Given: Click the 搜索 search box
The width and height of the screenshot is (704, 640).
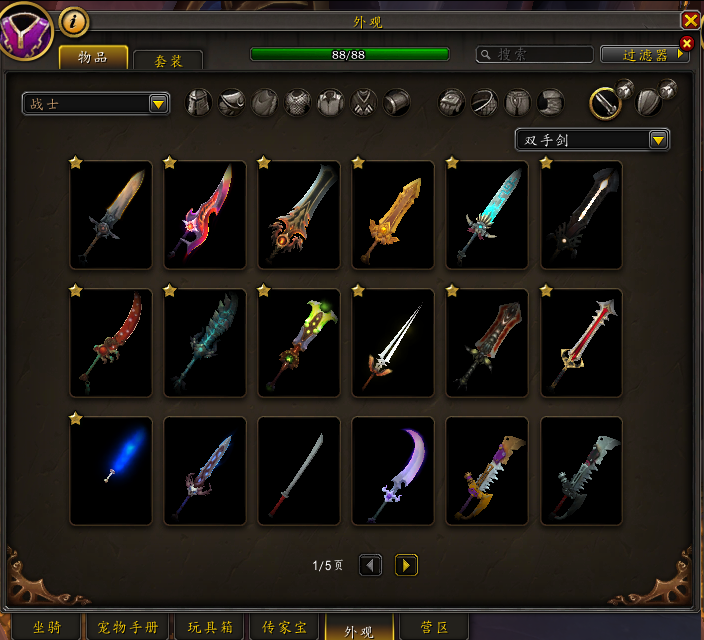Looking at the screenshot, I should pyautogui.click(x=534, y=54).
